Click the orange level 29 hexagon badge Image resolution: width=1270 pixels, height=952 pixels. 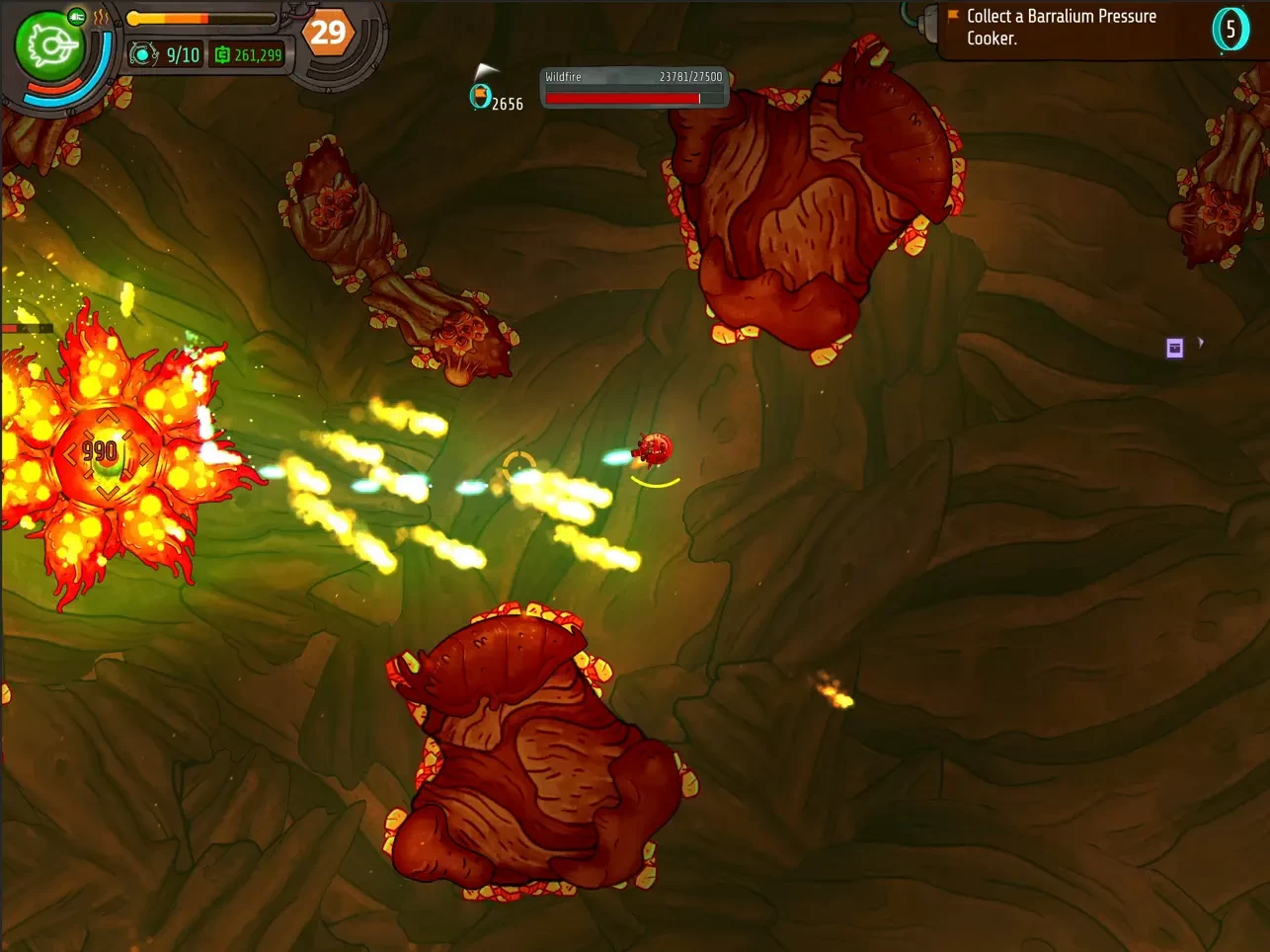328,34
